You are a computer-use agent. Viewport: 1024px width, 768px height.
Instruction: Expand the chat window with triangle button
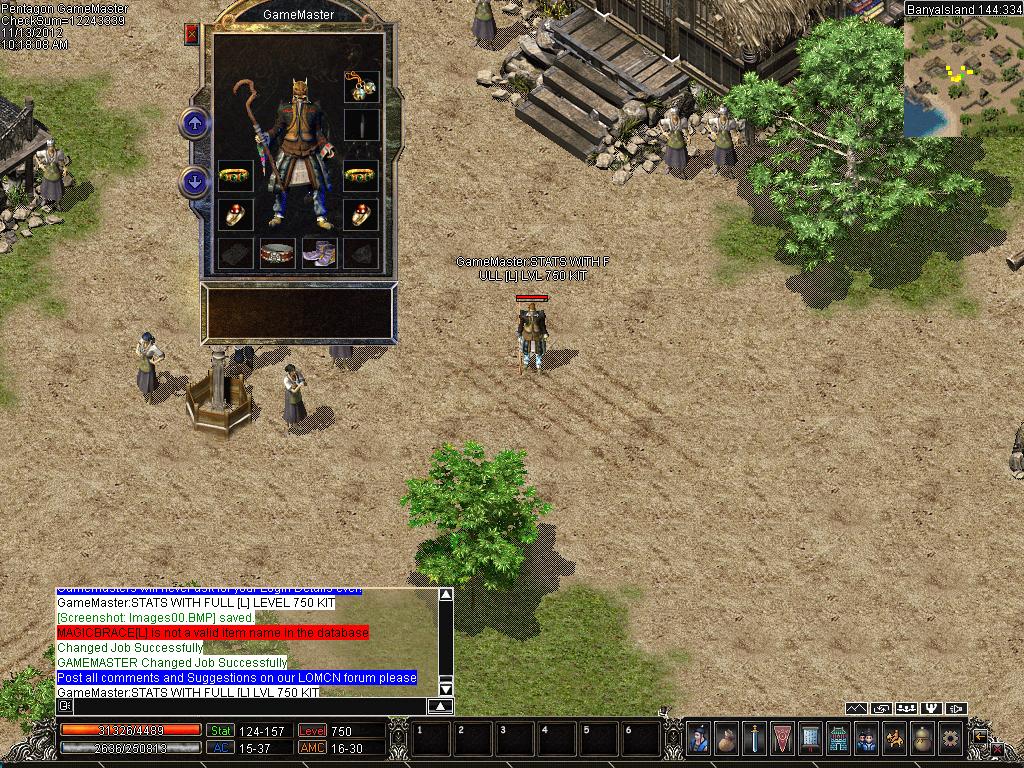[440, 706]
